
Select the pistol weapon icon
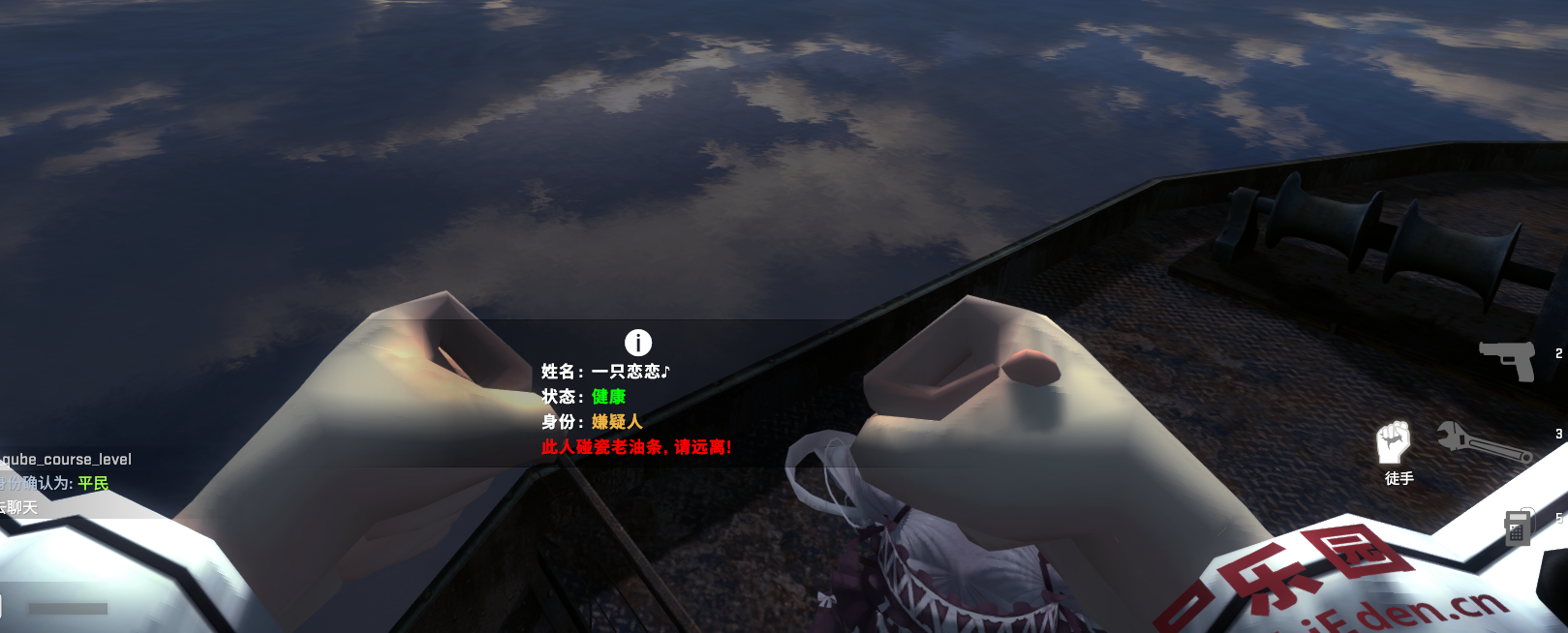pos(1508,359)
